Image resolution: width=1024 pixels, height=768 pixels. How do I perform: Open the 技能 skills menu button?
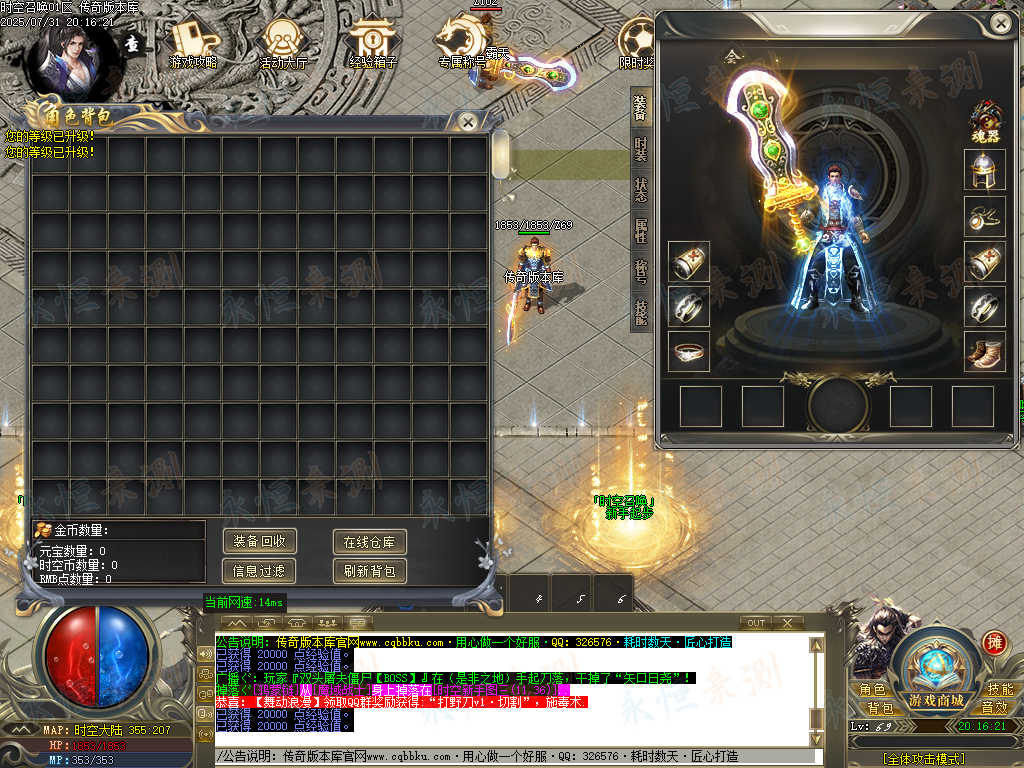(x=999, y=689)
